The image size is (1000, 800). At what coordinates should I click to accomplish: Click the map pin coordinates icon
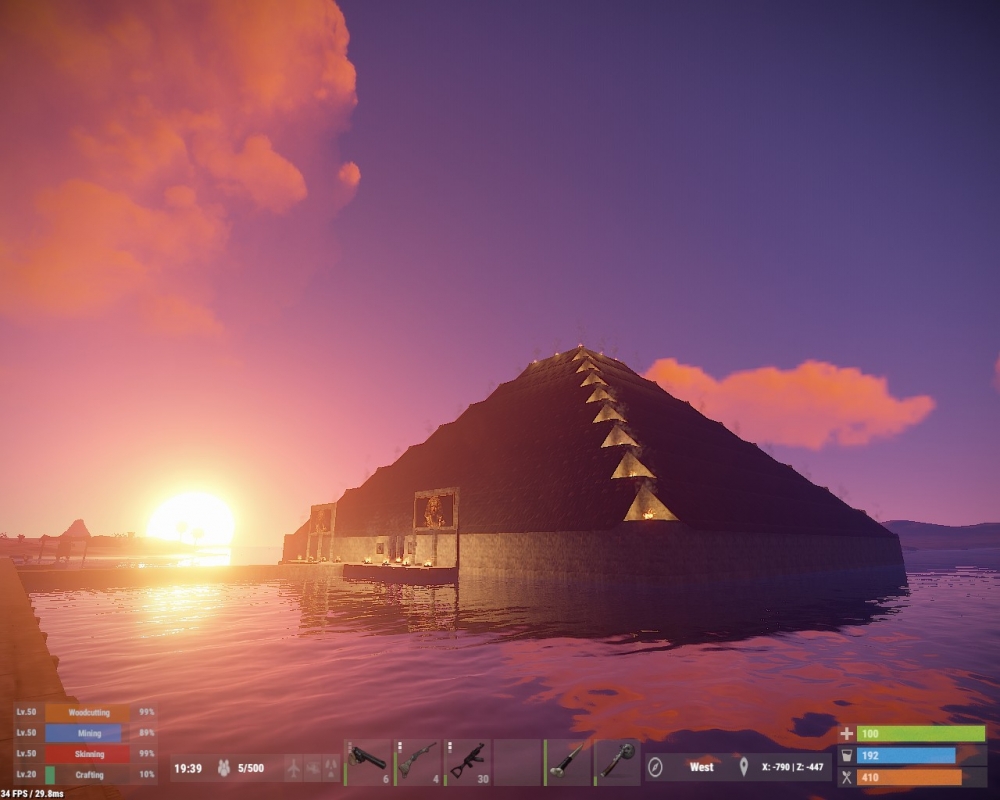pos(743,768)
